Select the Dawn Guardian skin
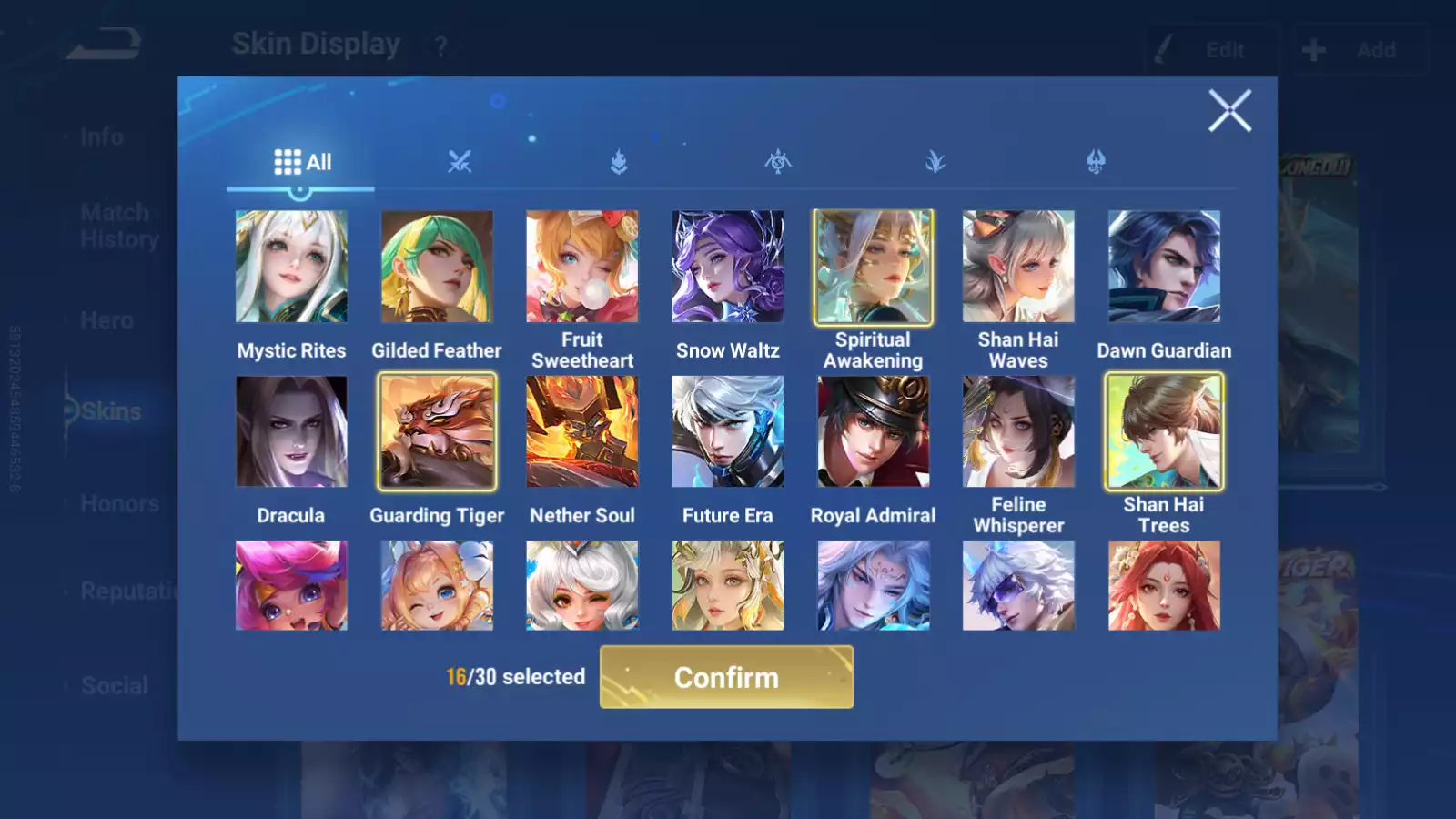 (1164, 267)
